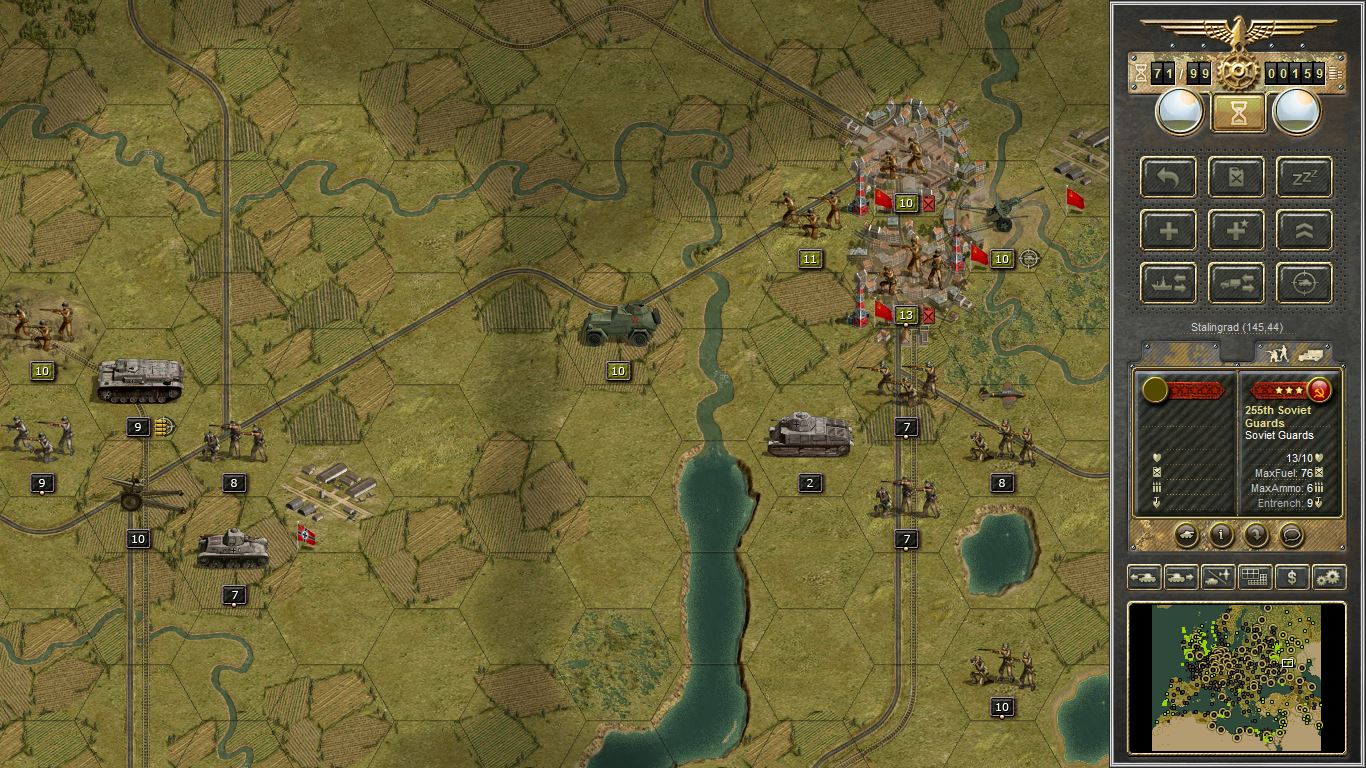This screenshot has height=768, width=1366.
Task: Click the air attack crosshair toggle
Action: (1303, 283)
